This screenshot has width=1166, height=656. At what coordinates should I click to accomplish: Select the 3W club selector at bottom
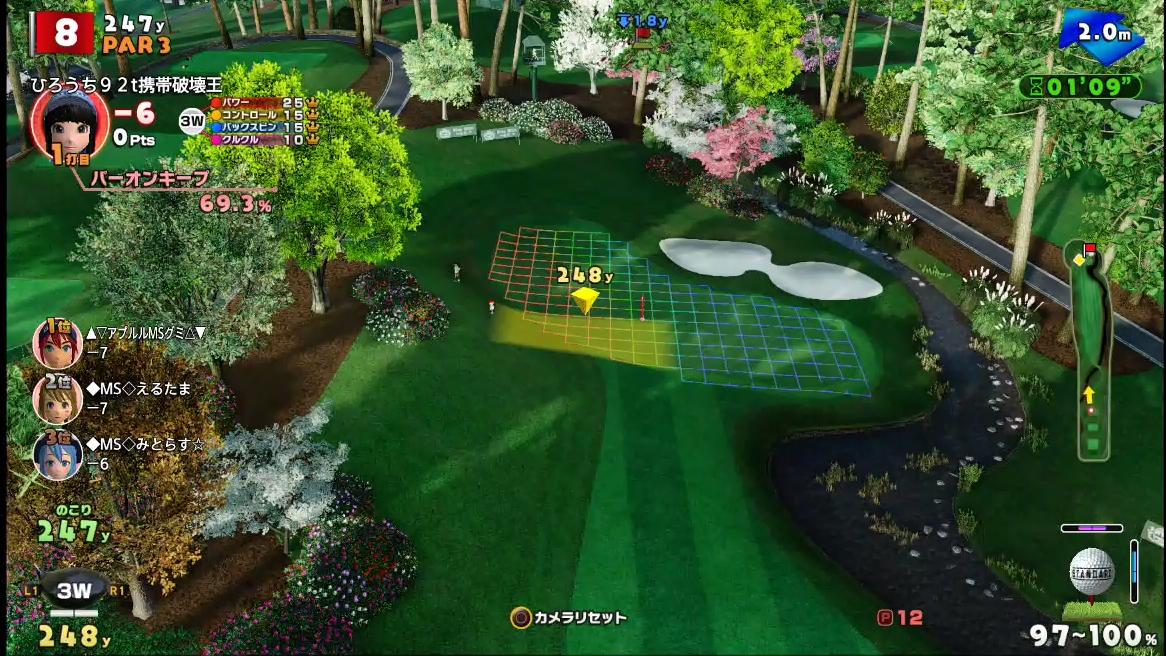click(x=73, y=591)
